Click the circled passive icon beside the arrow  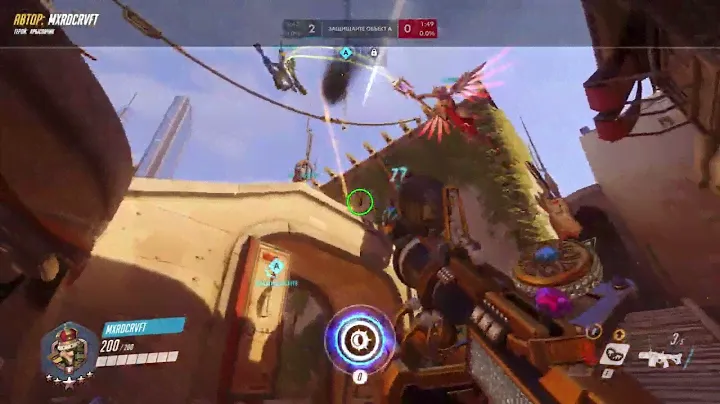[595, 333]
